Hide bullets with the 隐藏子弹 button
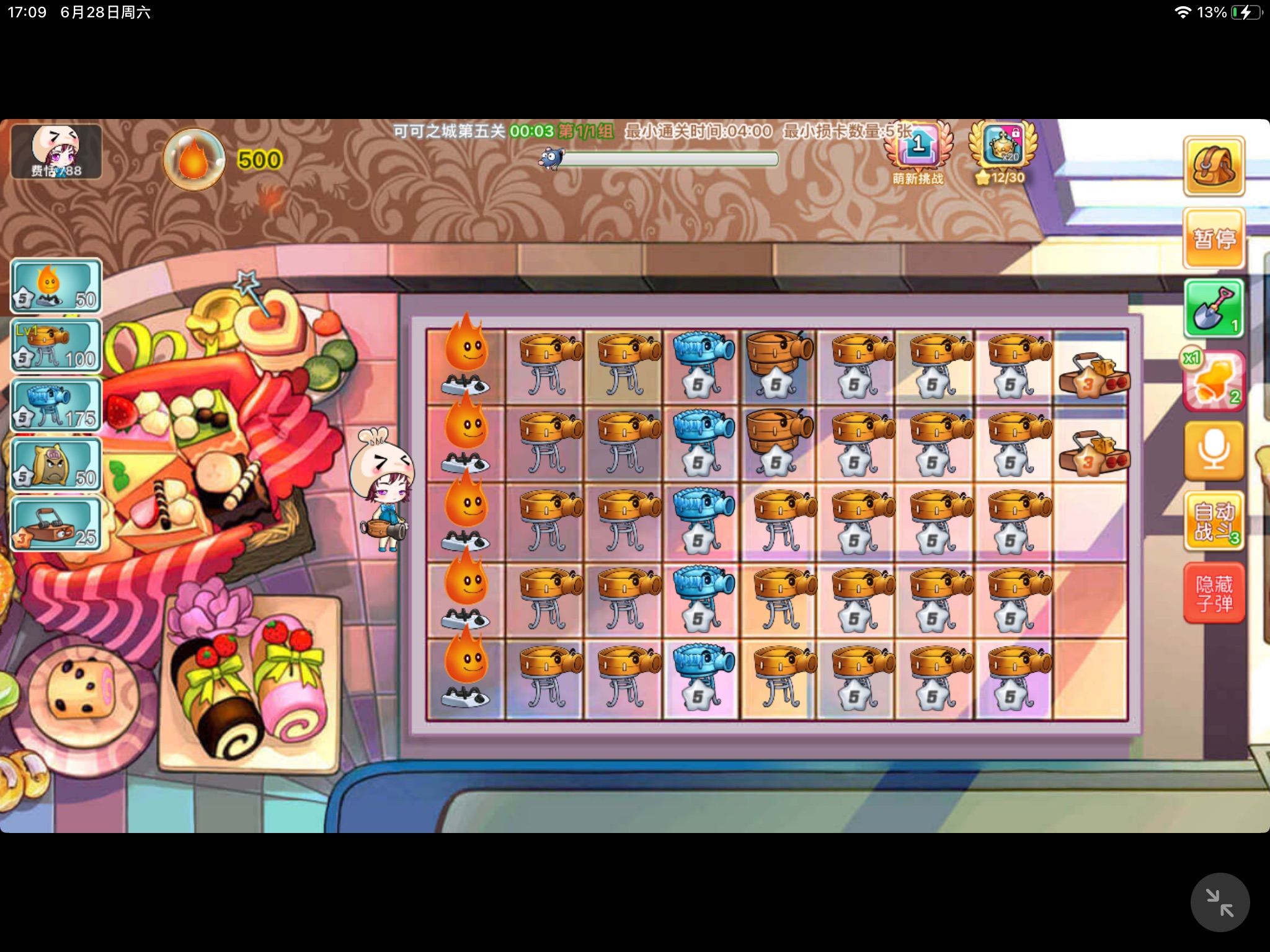Image resolution: width=1270 pixels, height=952 pixels. pos(1214,593)
